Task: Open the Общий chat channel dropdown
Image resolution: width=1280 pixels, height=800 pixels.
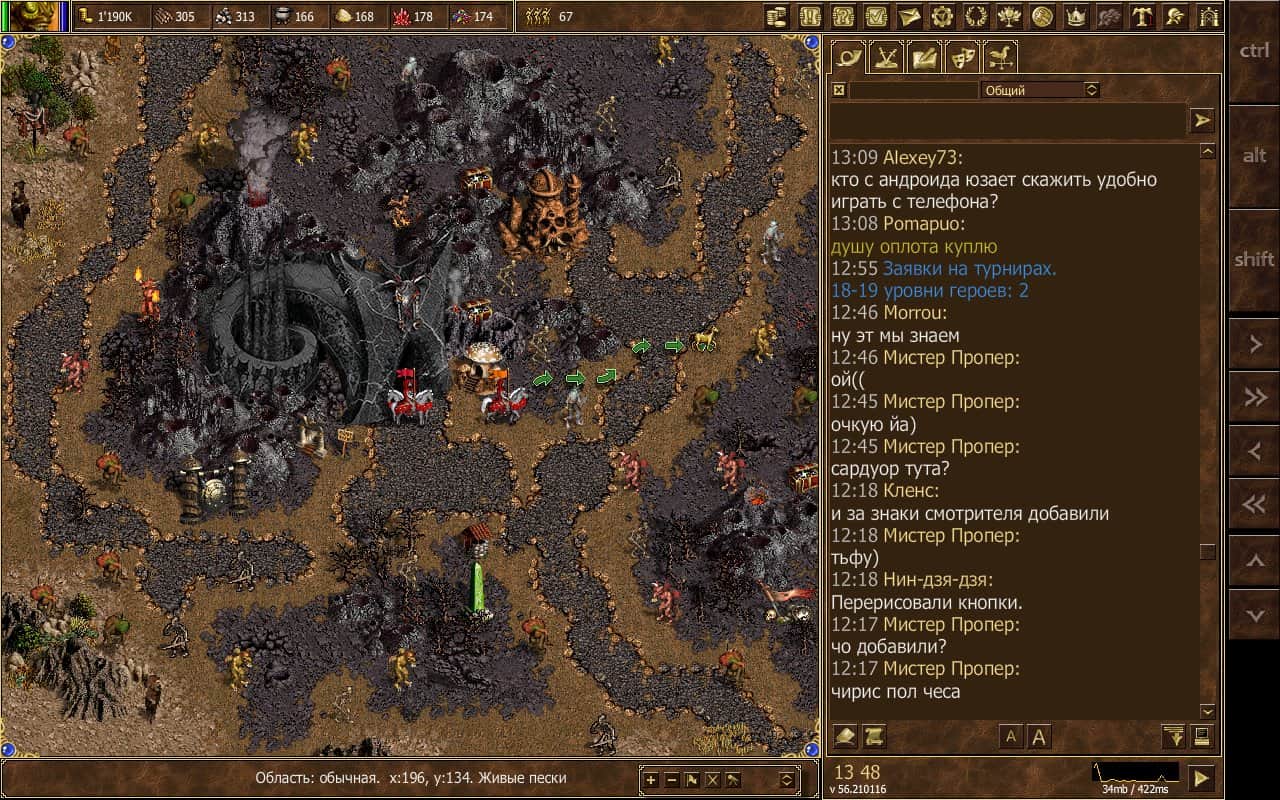Action: pos(1040,90)
